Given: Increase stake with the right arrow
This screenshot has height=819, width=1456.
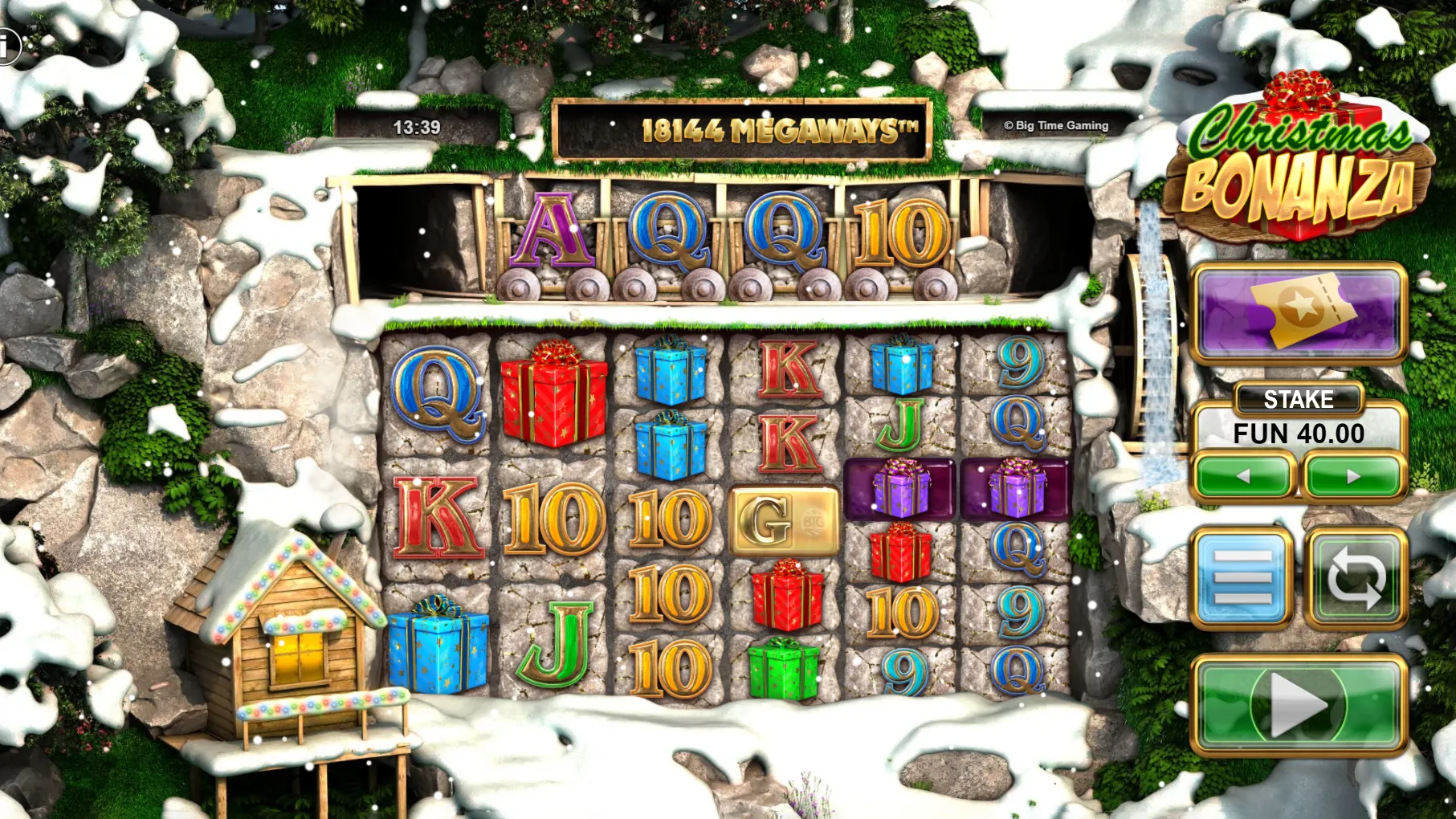Looking at the screenshot, I should tap(1353, 476).
